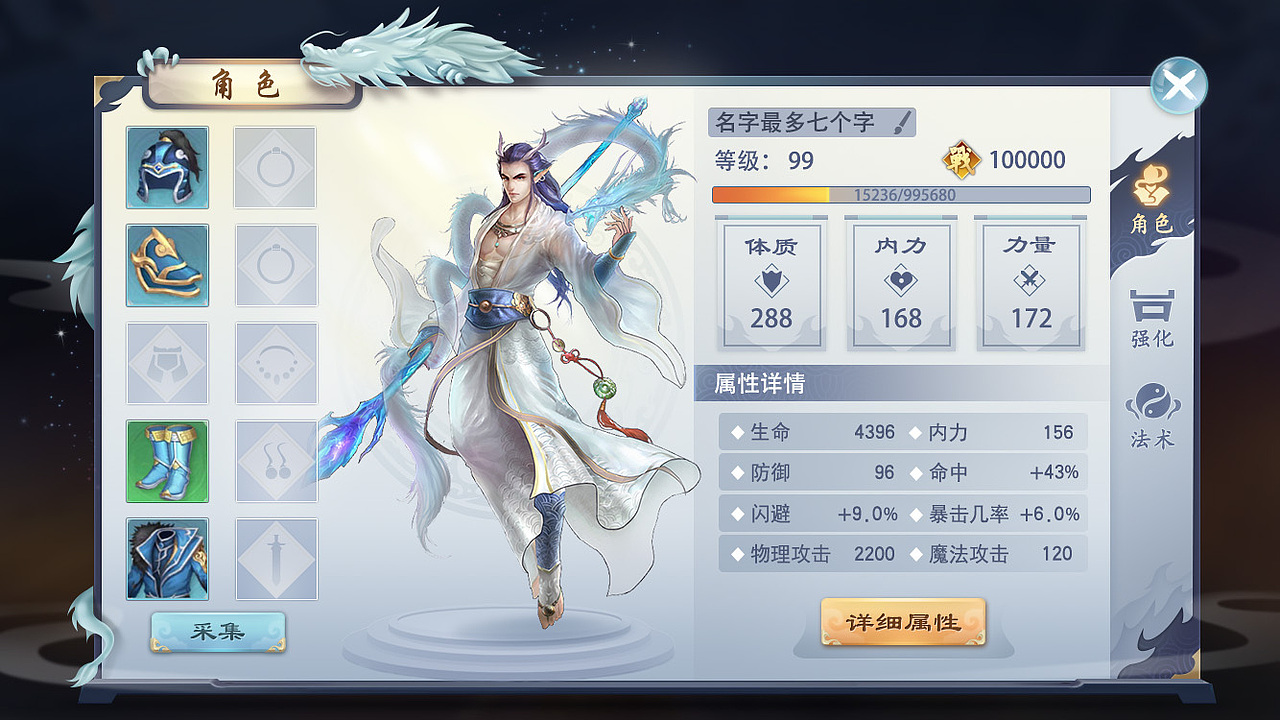
Task: Select the 力量 strength stat card
Action: coord(1030,285)
